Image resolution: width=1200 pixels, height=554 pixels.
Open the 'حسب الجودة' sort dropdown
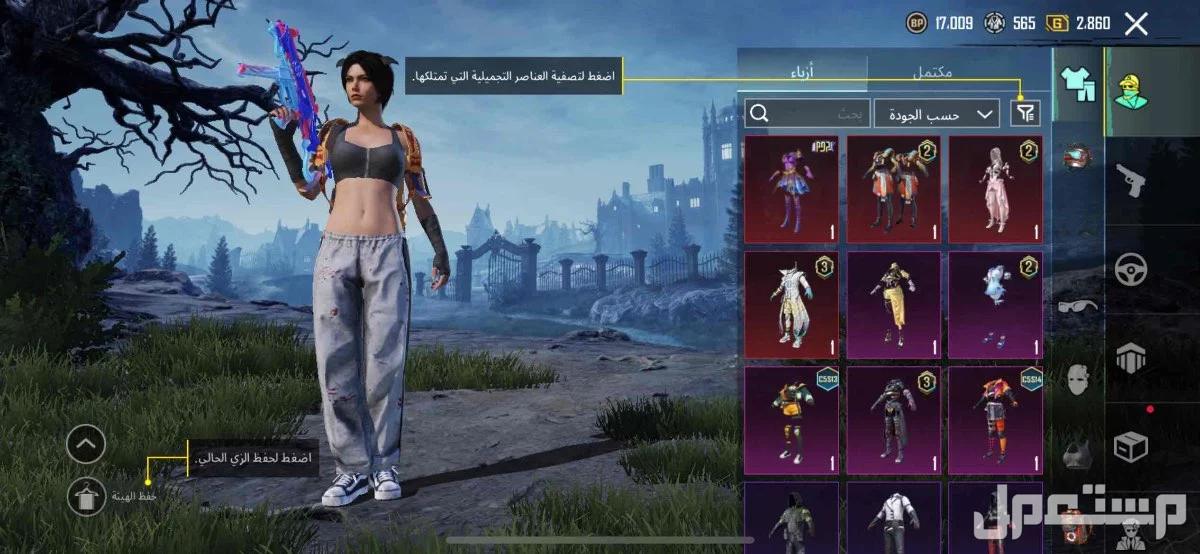[936, 113]
